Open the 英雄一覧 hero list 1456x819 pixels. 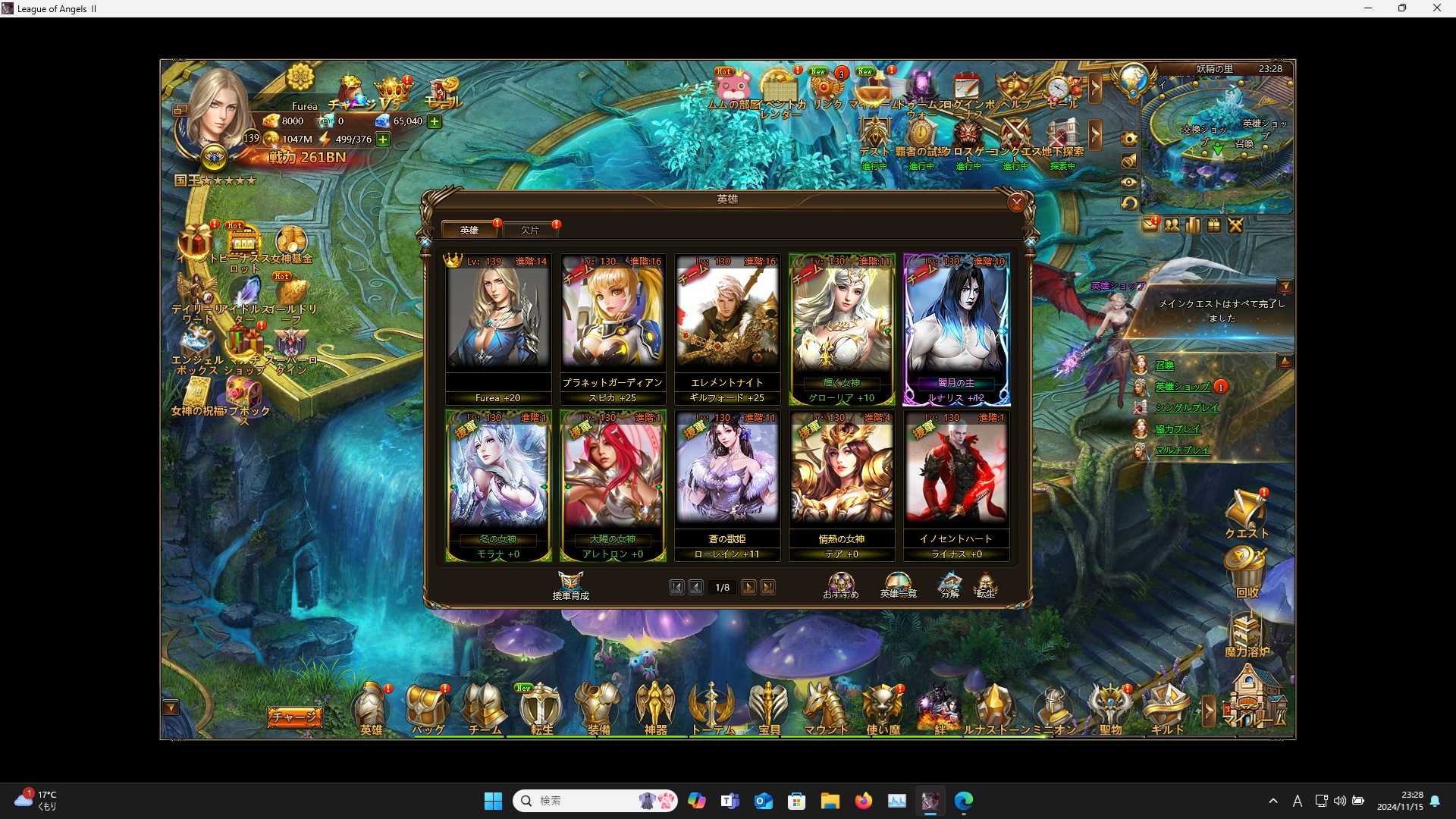pyautogui.click(x=899, y=584)
